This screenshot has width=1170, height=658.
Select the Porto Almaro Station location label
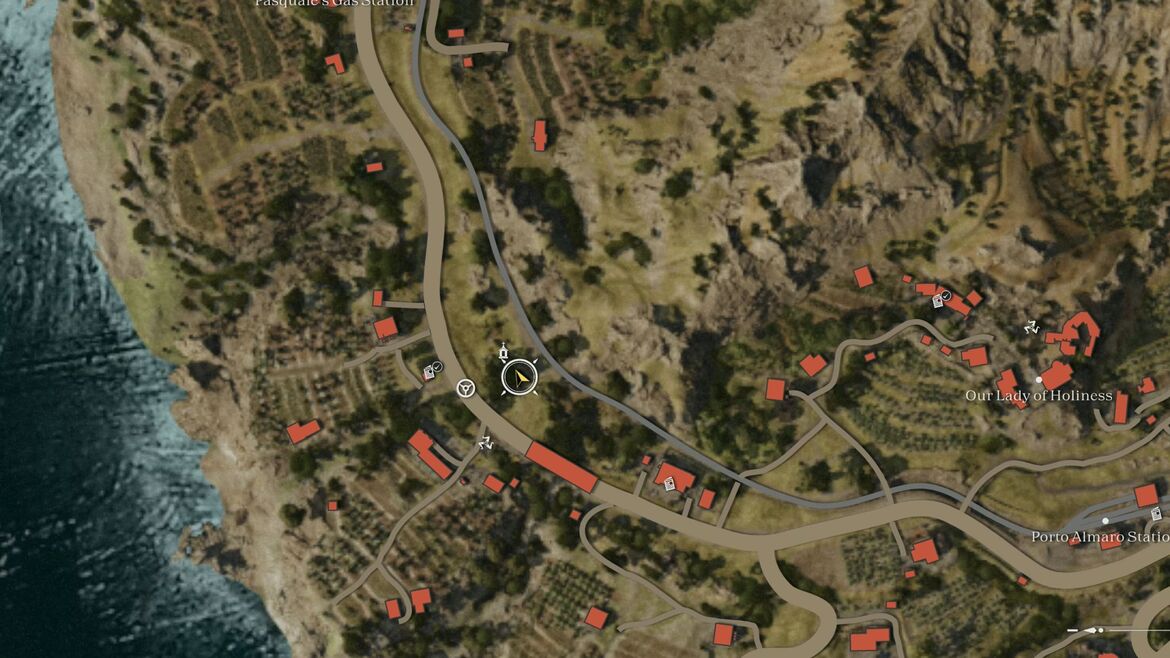tap(1099, 537)
